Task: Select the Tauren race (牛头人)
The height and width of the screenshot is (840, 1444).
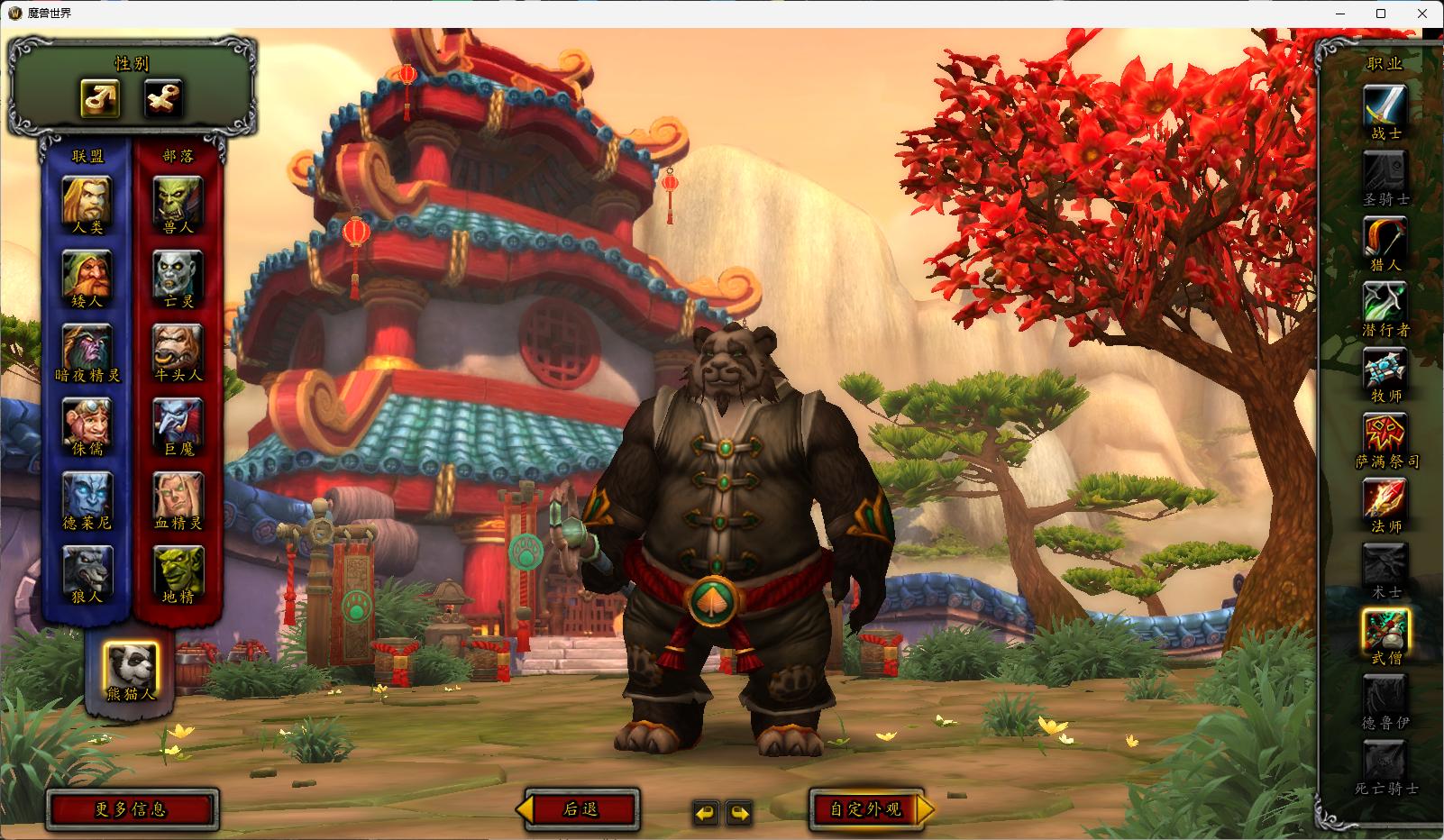Action: coord(178,348)
